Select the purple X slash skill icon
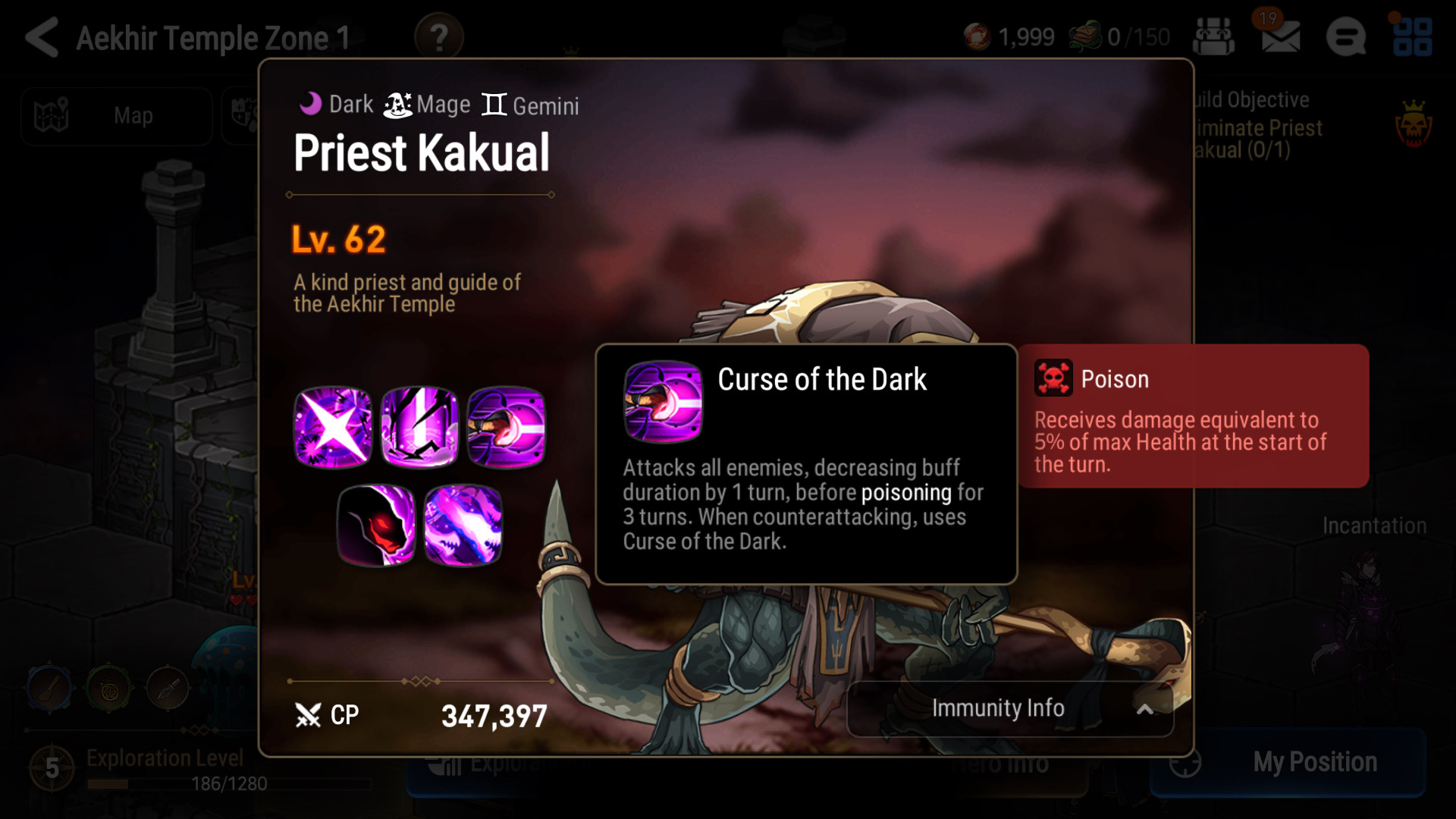 point(333,427)
